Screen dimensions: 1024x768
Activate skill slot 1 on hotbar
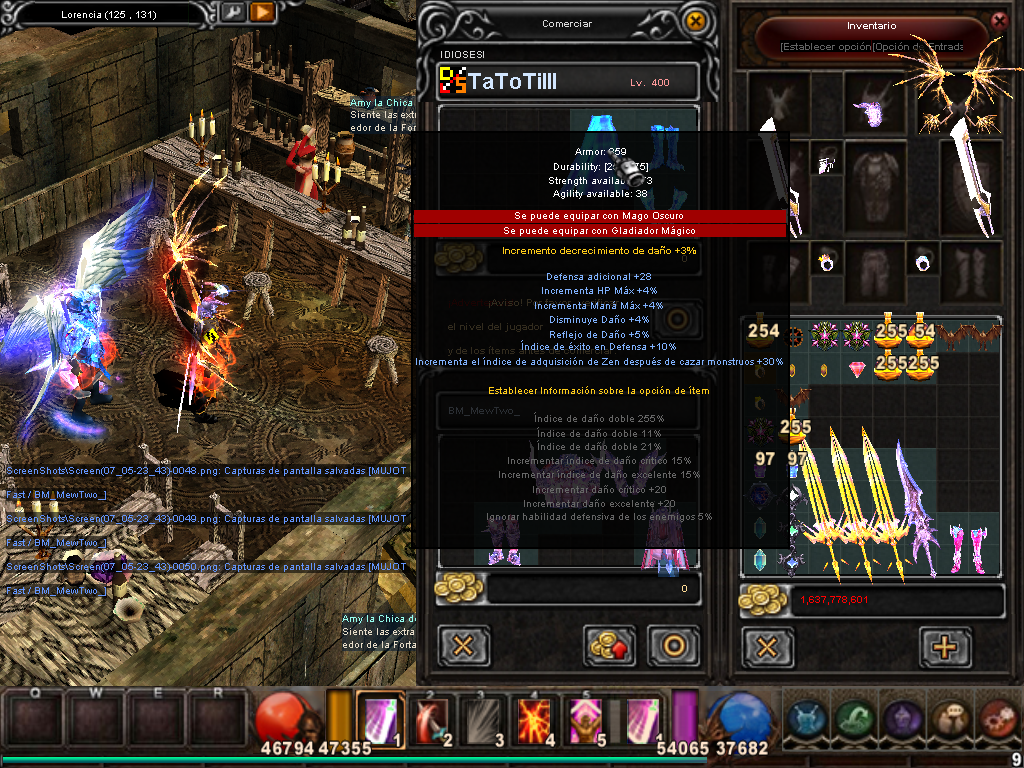(379, 718)
